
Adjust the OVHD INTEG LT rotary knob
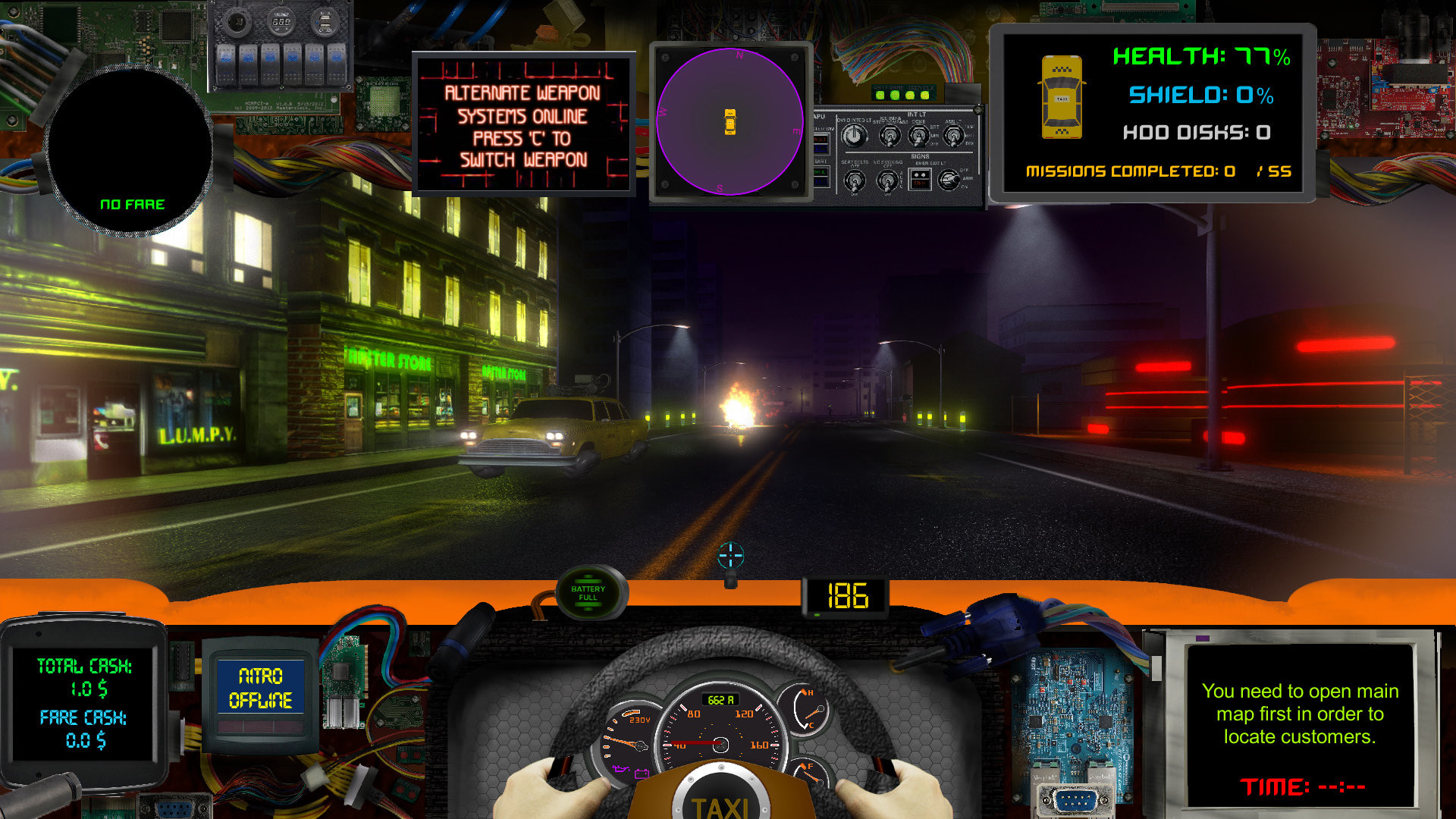[854, 135]
